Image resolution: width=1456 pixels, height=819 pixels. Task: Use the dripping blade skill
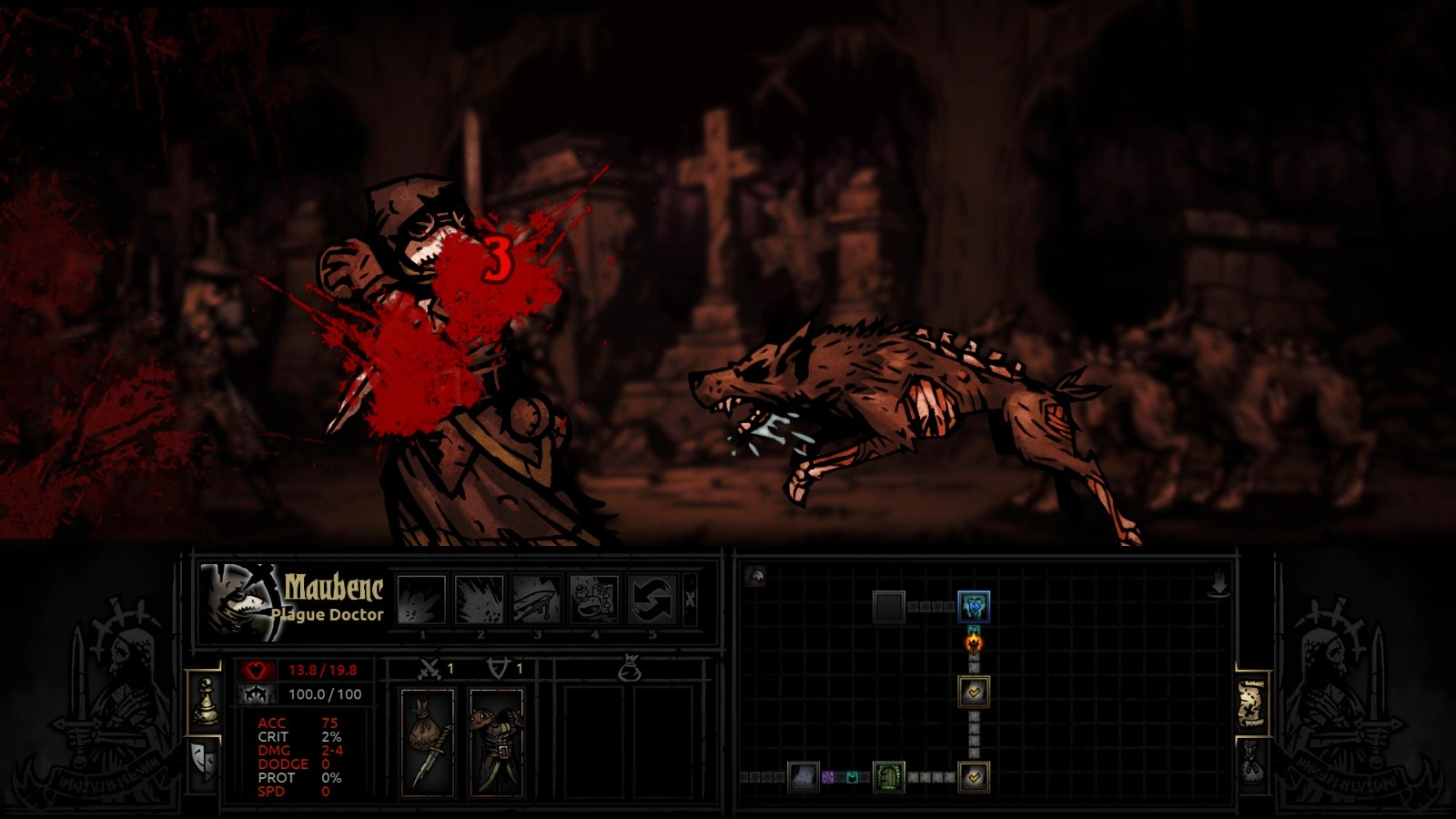coord(537,600)
